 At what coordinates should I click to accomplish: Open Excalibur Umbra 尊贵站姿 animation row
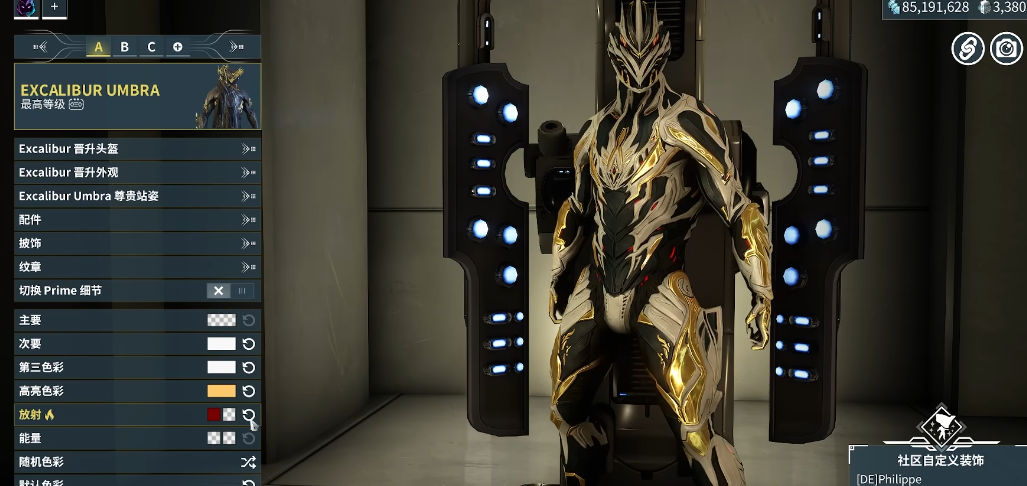point(137,196)
